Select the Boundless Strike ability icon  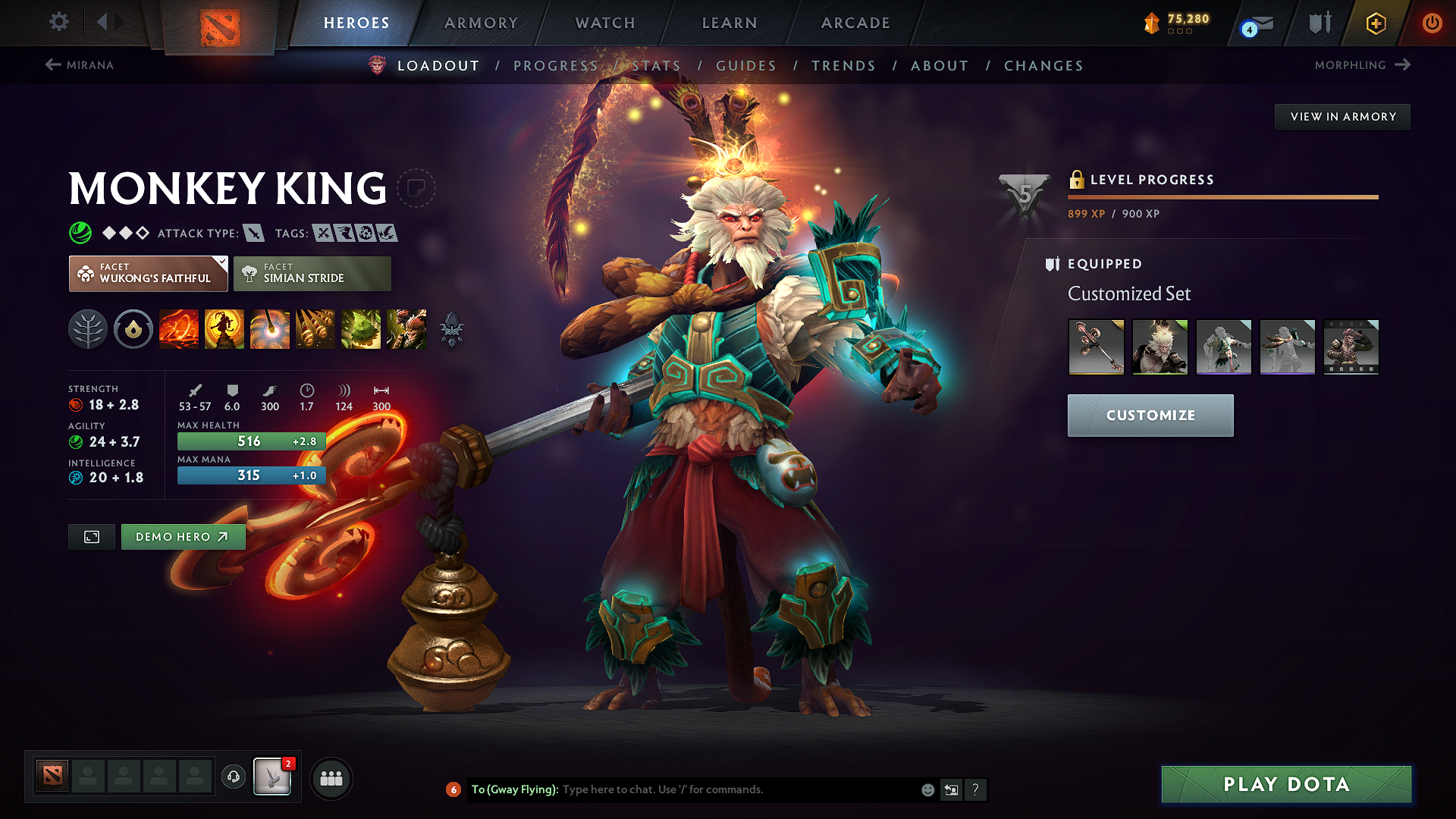pyautogui.click(x=179, y=329)
